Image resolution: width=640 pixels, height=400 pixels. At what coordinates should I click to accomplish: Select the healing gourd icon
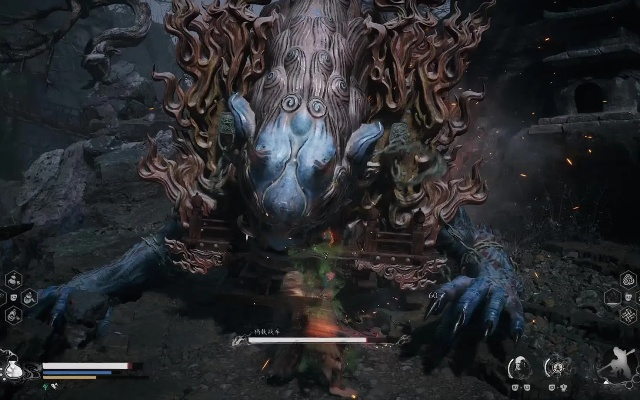pyautogui.click(x=13, y=369)
